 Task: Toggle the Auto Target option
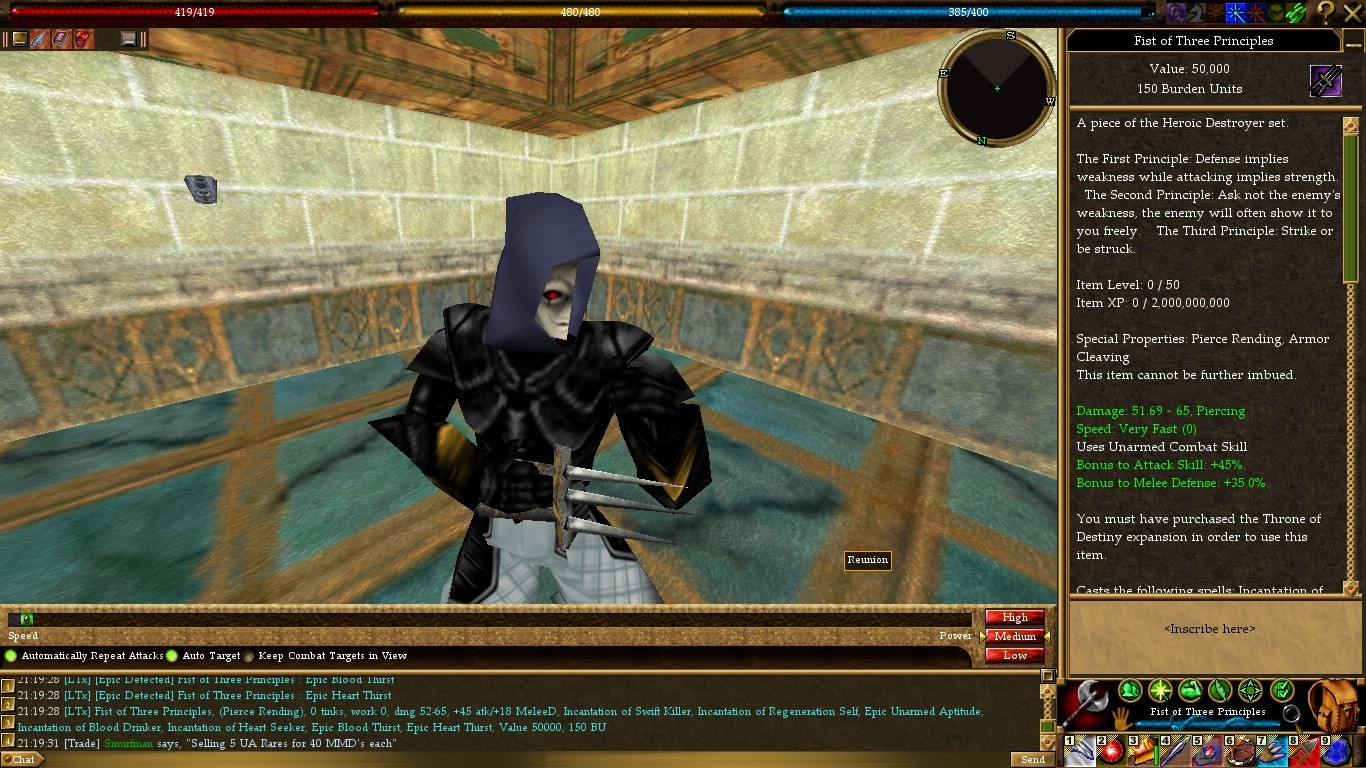pos(172,656)
